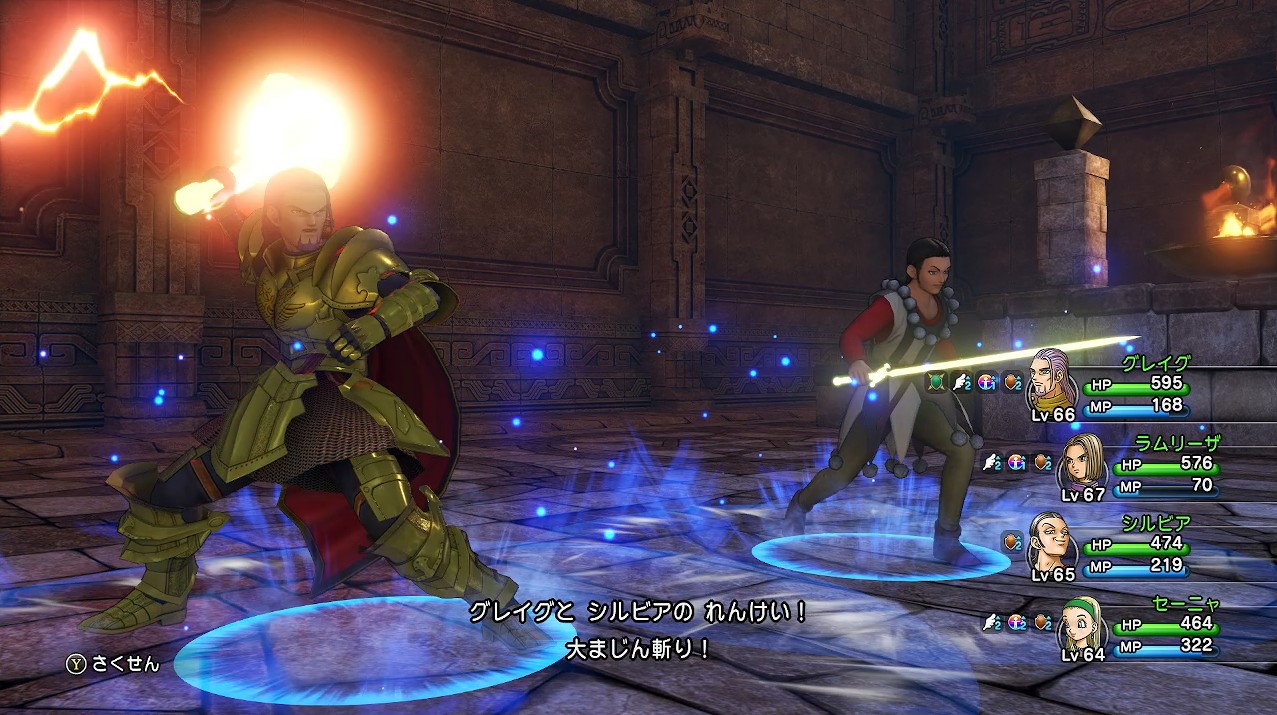Screen dimensions: 1277x715
Task: Inspect Sylvando's orange shield defense buff
Action: [1013, 542]
